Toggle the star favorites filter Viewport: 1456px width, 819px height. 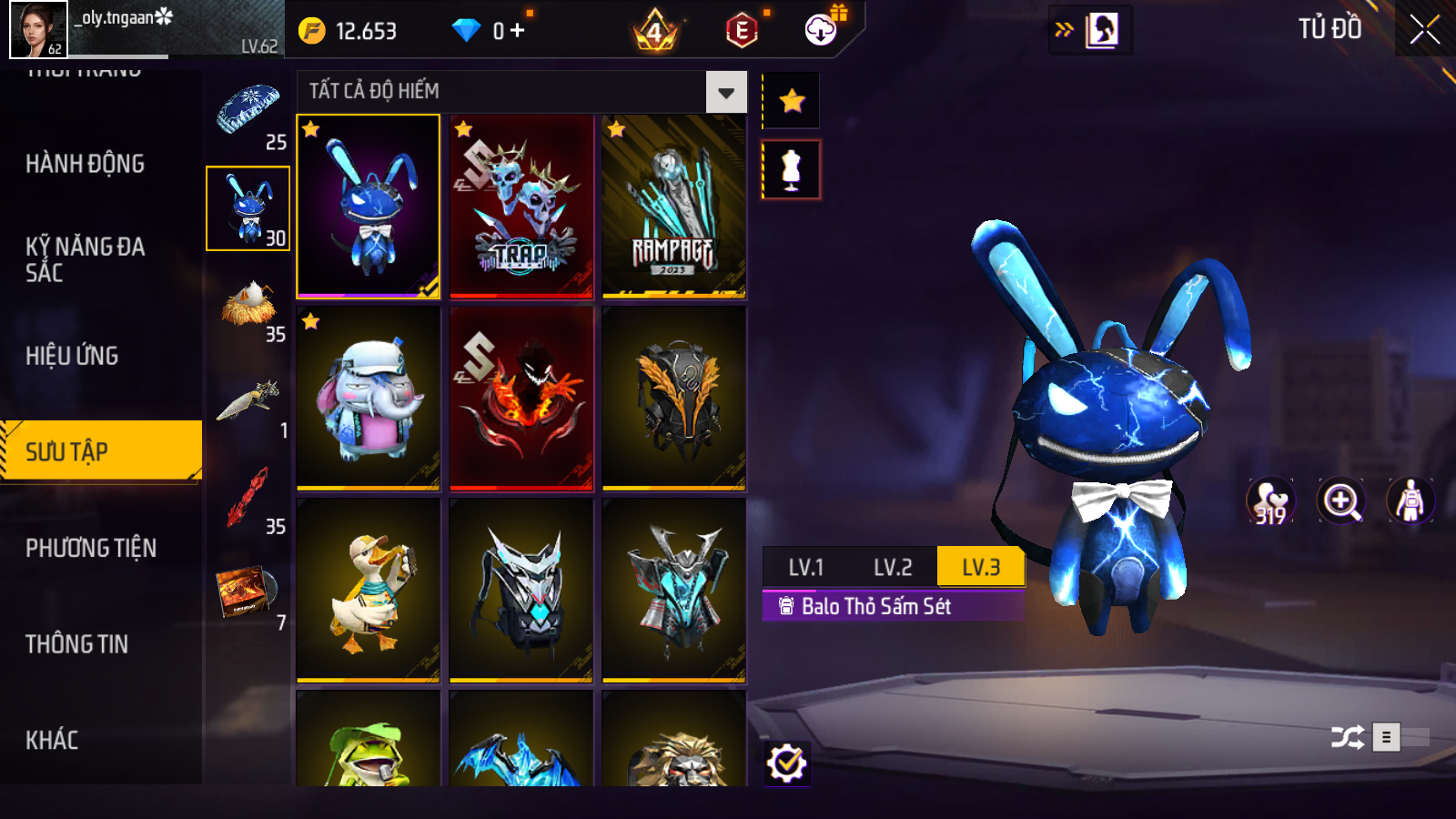click(792, 100)
